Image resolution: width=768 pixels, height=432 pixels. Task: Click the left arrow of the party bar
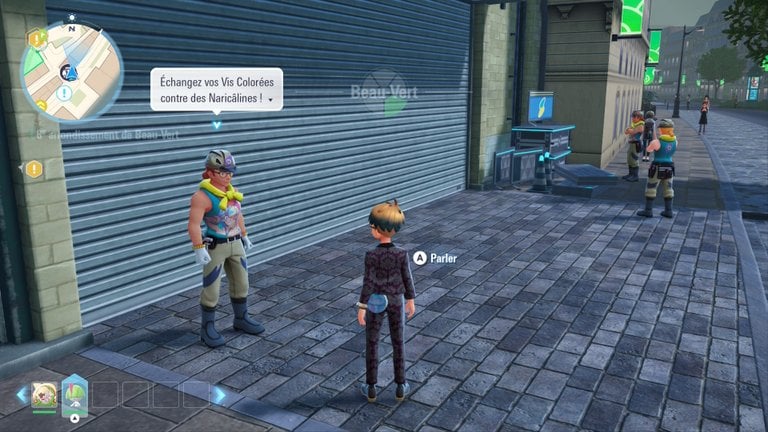click(x=21, y=395)
